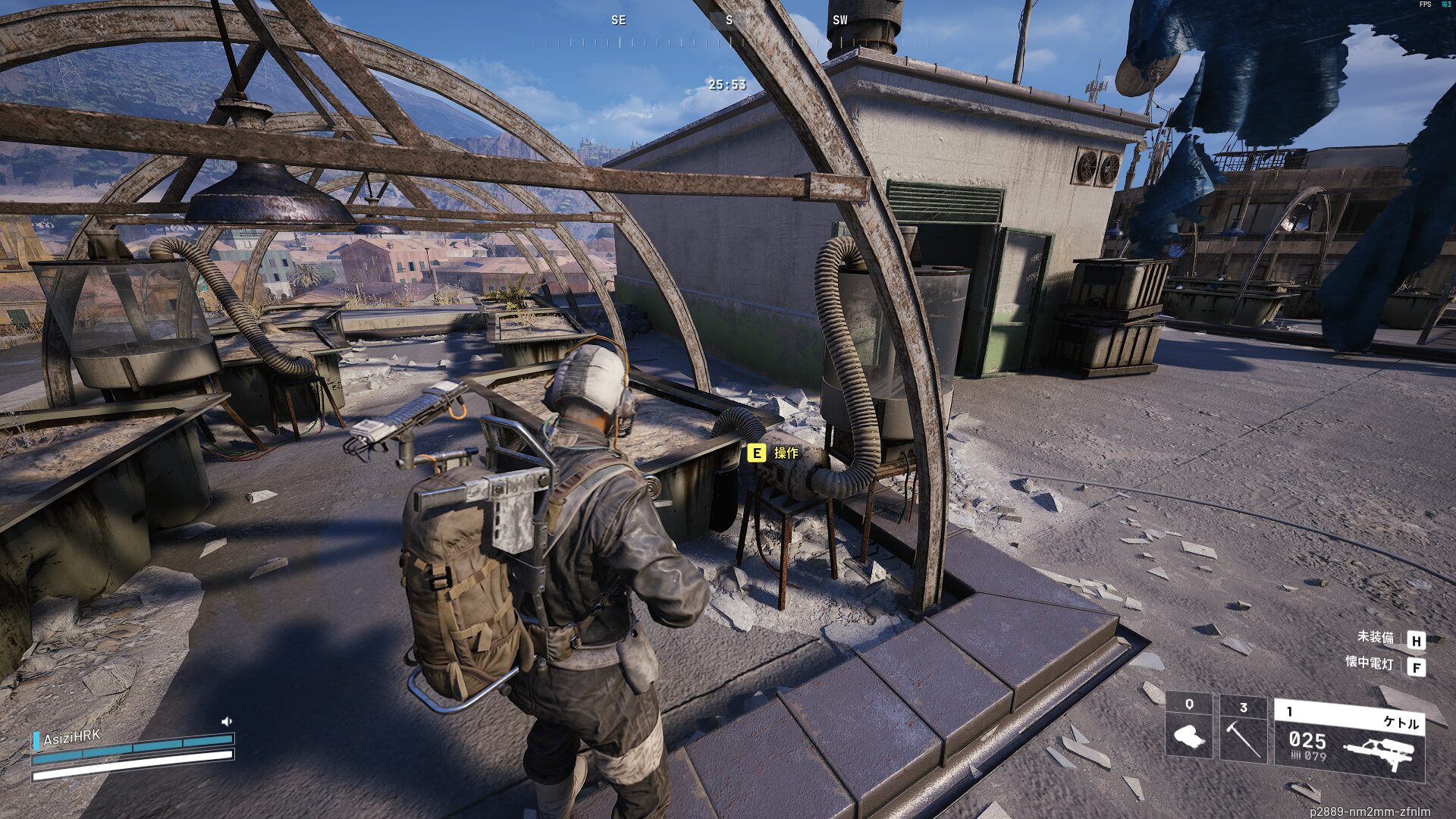The image size is (1456, 819).
Task: Click the speaker voice icon
Action: [226, 721]
